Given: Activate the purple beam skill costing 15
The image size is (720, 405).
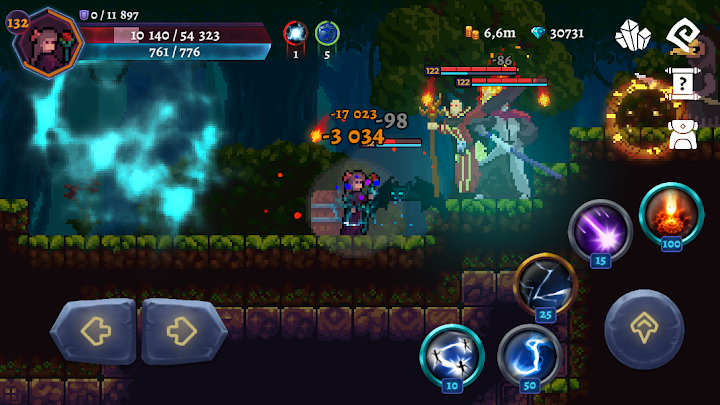Looking at the screenshot, I should [600, 231].
